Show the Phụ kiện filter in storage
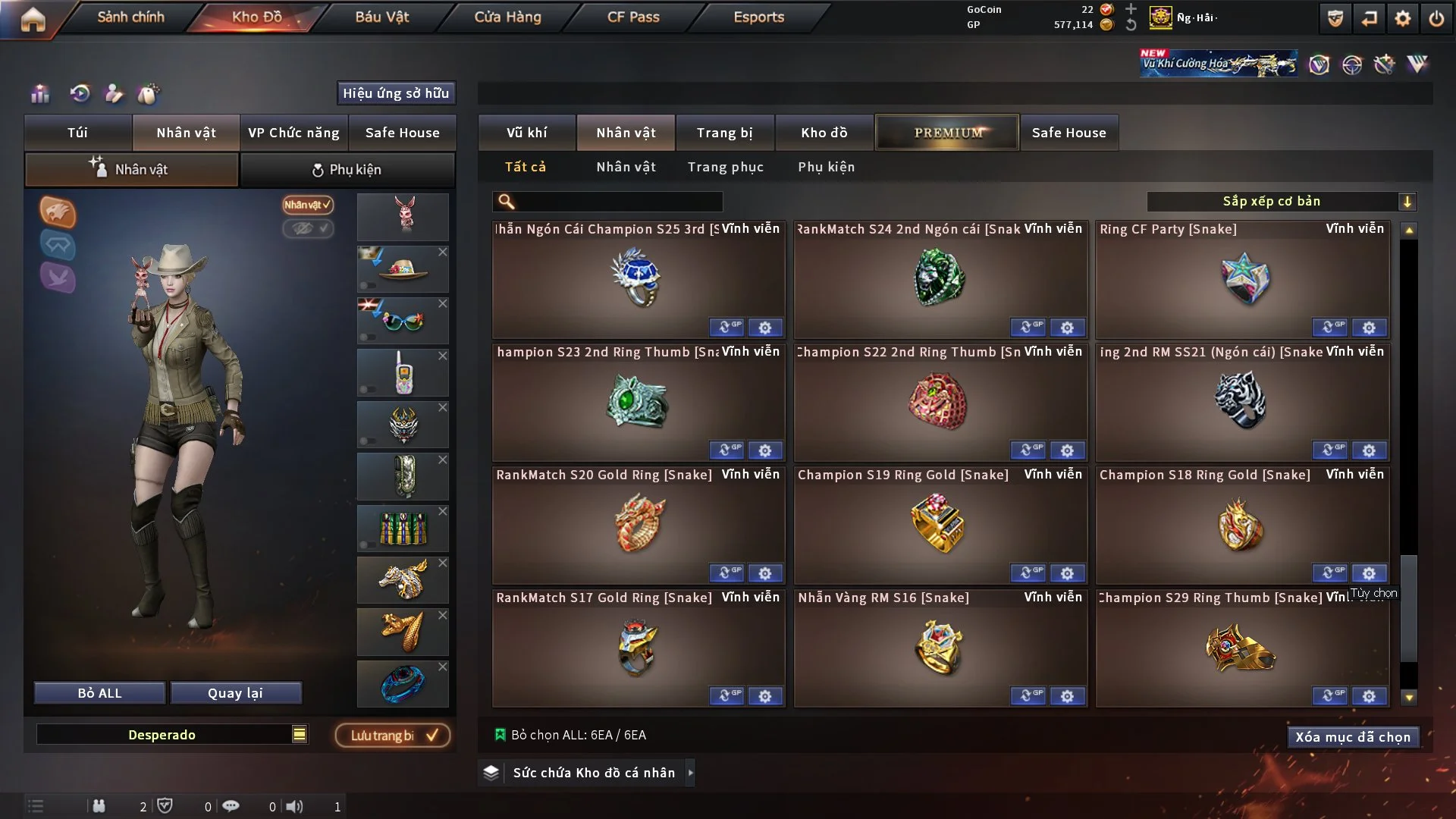Image resolution: width=1456 pixels, height=819 pixels. [826, 167]
